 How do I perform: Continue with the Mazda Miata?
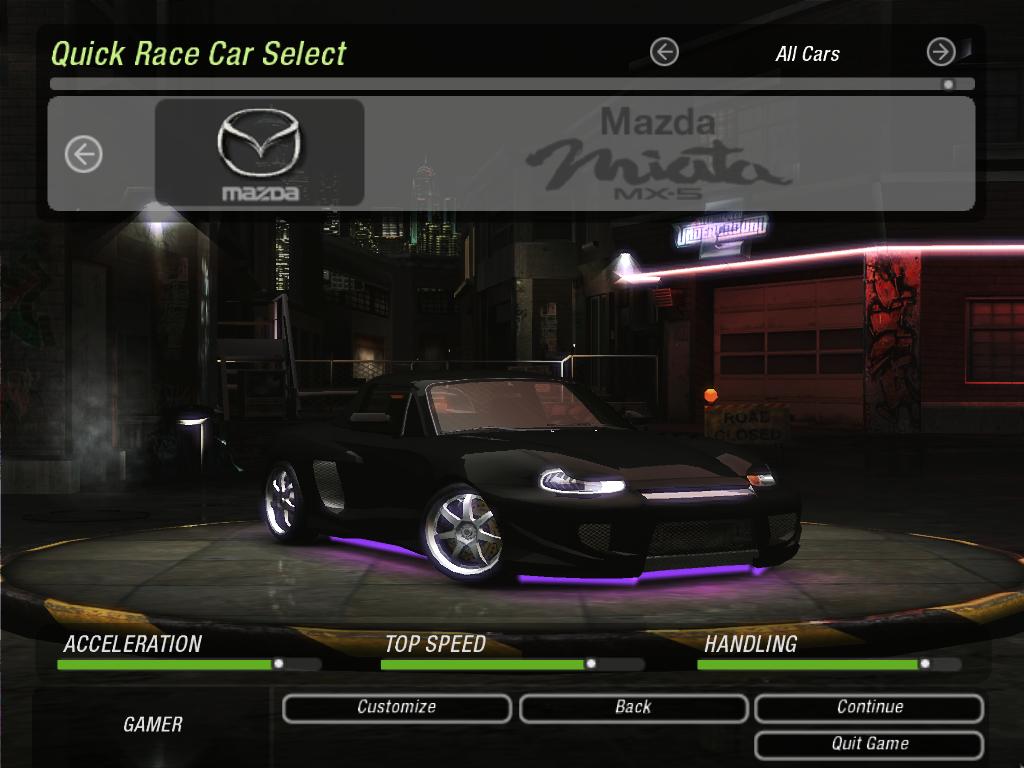point(869,708)
